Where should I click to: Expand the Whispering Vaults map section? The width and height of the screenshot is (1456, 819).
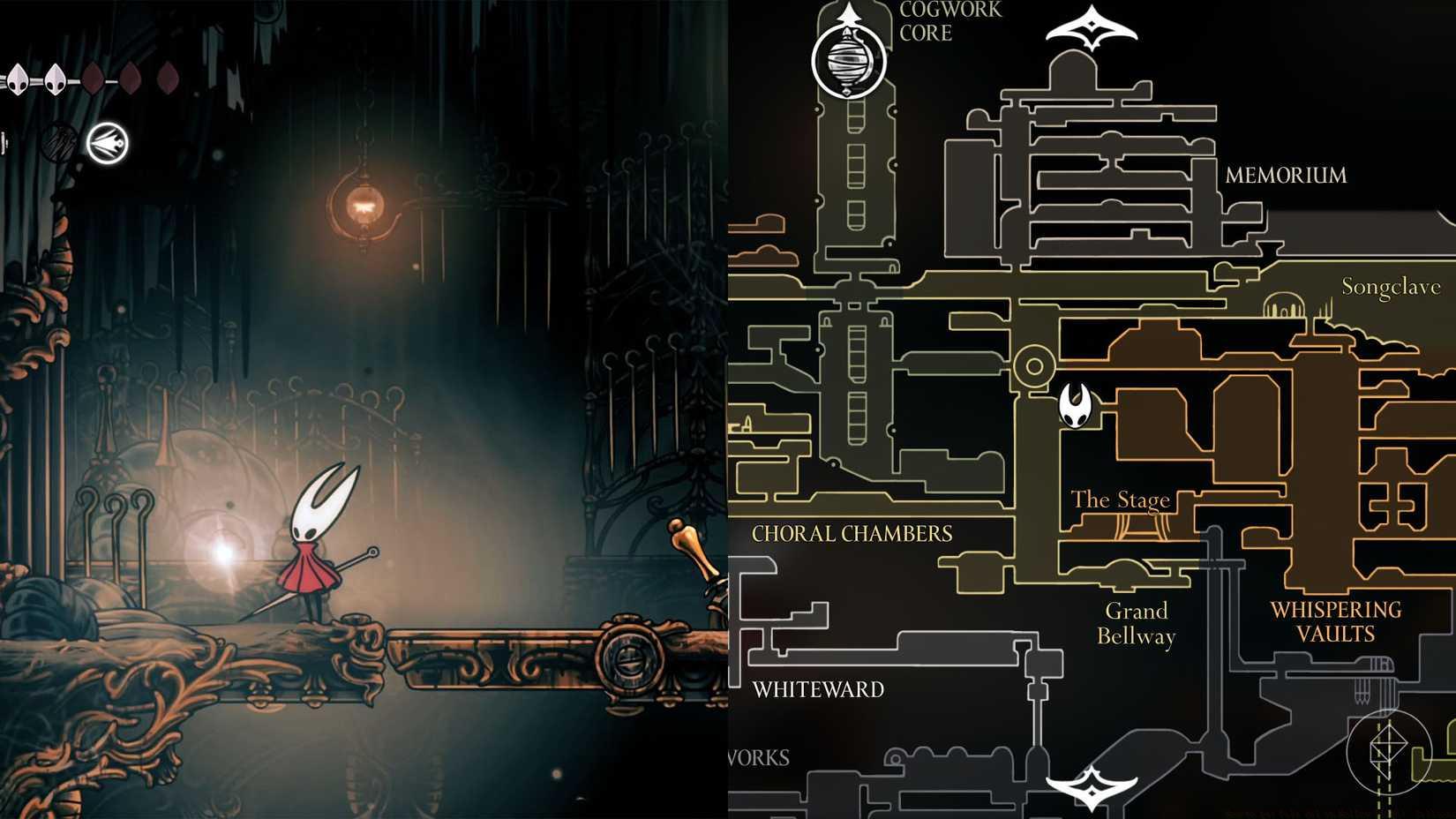(1335, 620)
